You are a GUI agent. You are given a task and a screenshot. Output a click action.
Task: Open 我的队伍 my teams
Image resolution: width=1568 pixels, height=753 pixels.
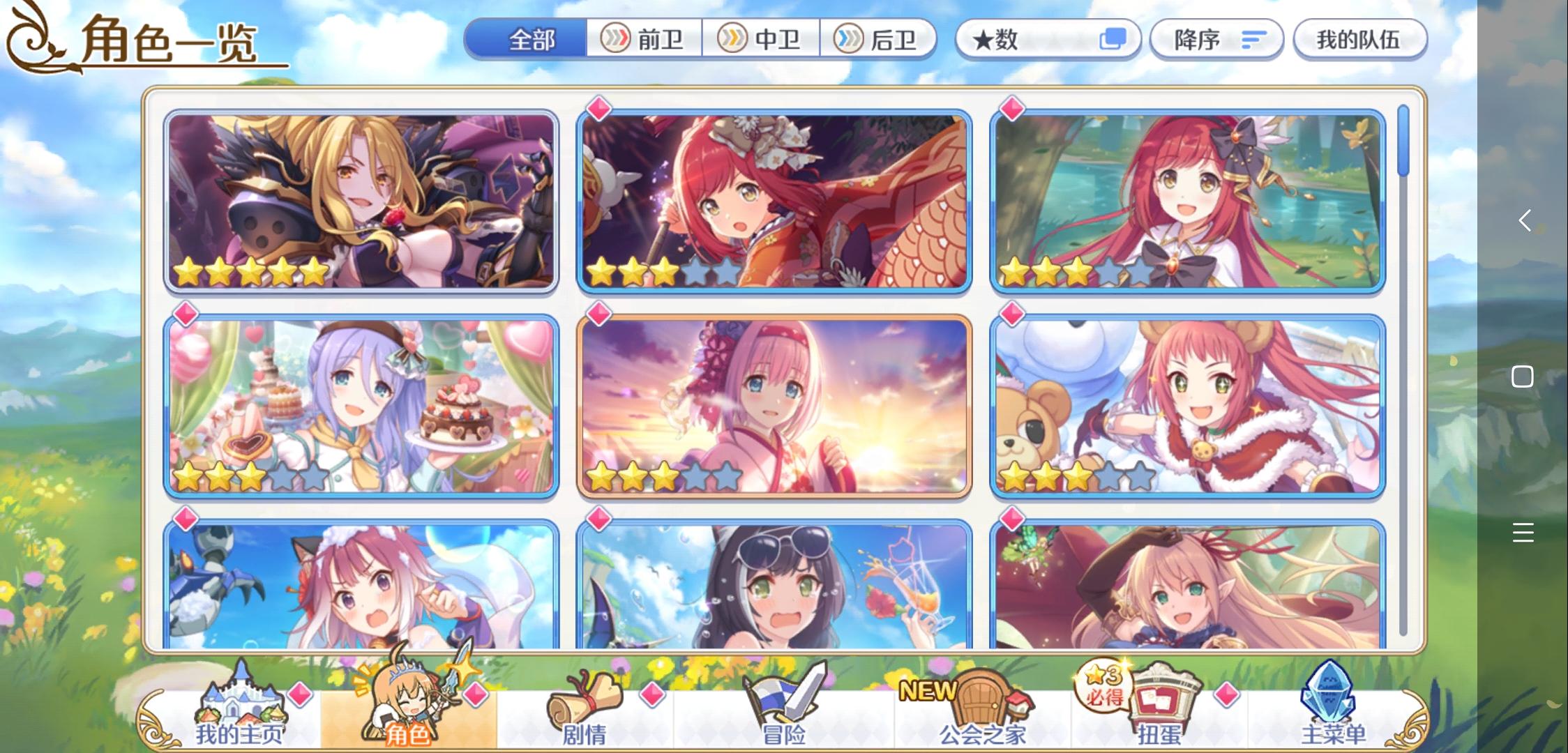[1357, 40]
